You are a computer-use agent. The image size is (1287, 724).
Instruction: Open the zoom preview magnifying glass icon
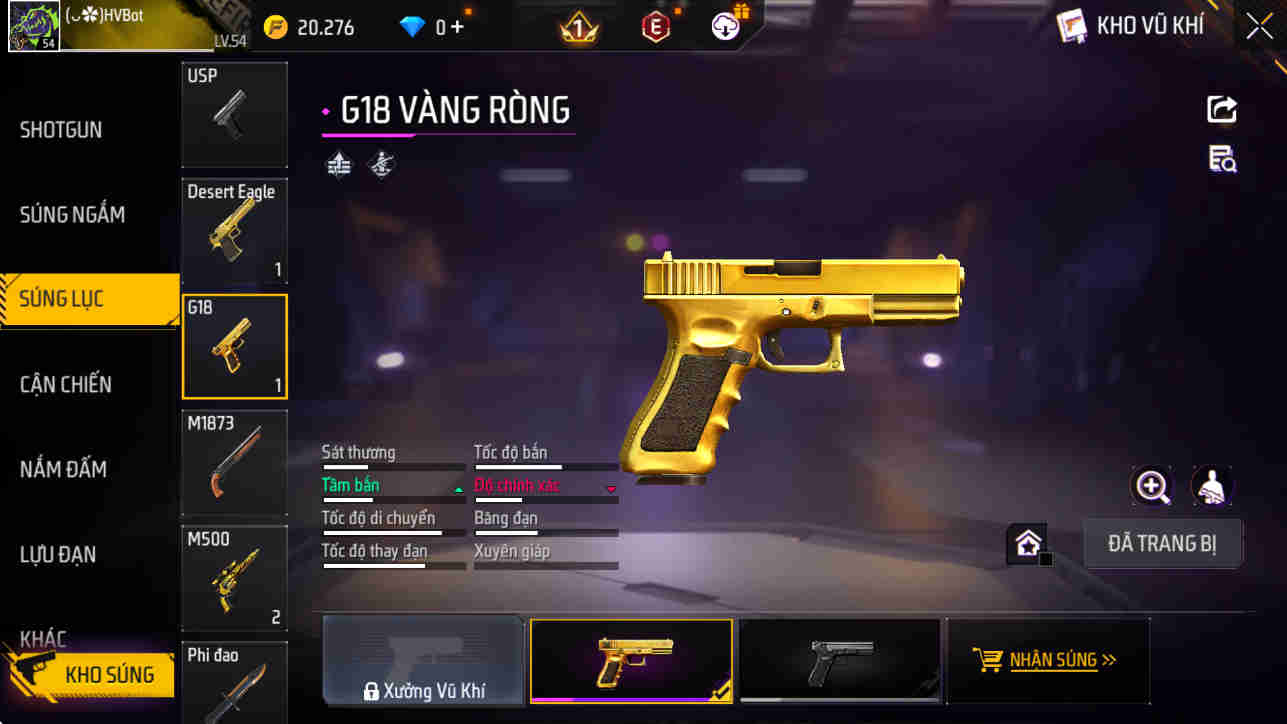(1152, 489)
